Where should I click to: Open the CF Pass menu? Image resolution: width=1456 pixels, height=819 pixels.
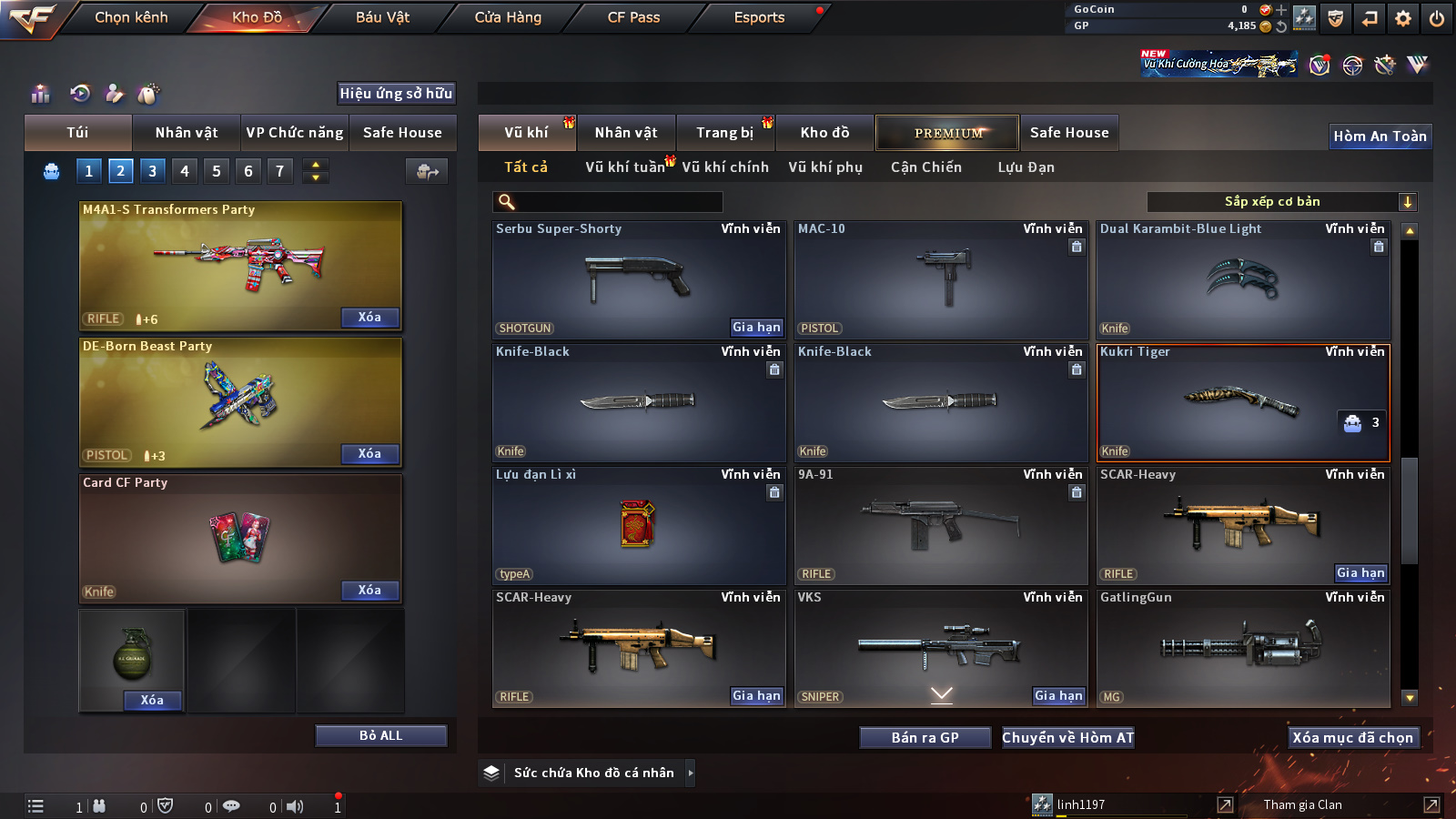tap(633, 17)
